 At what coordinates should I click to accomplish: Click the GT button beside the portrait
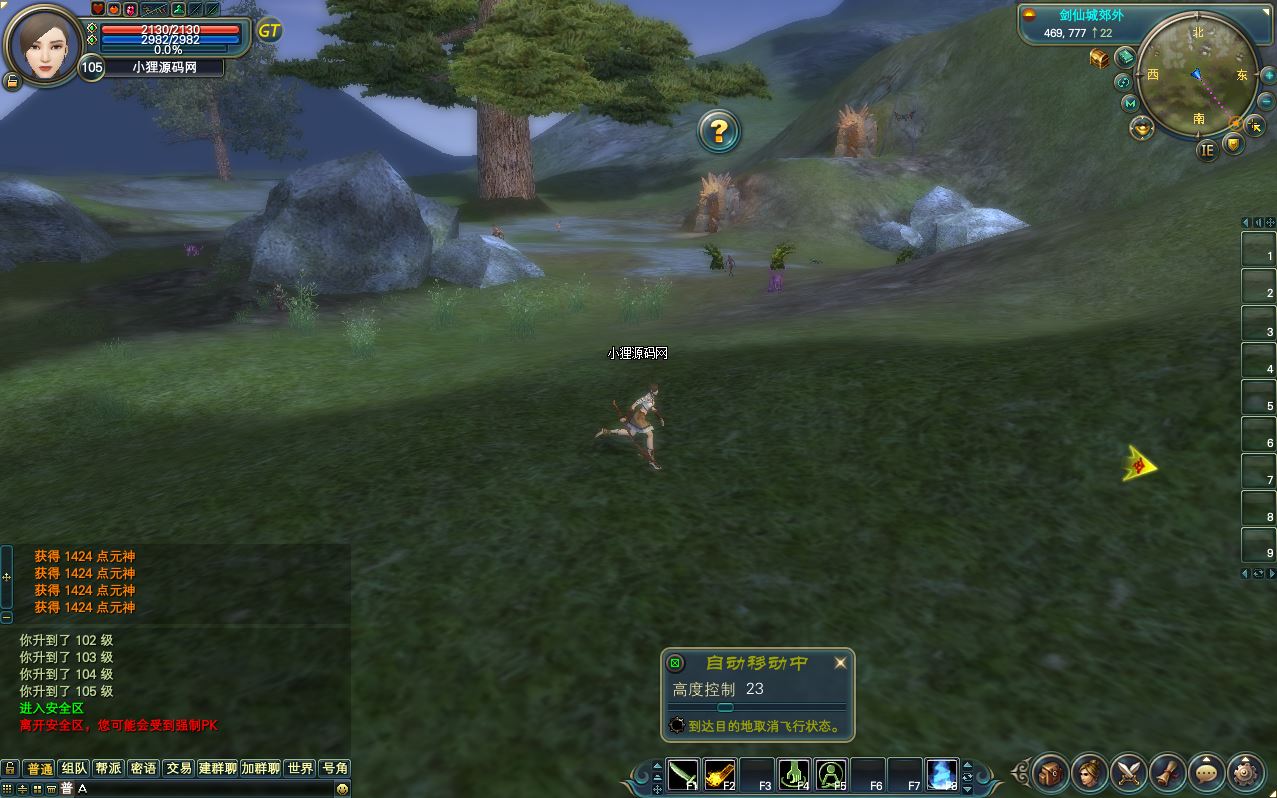tap(269, 30)
